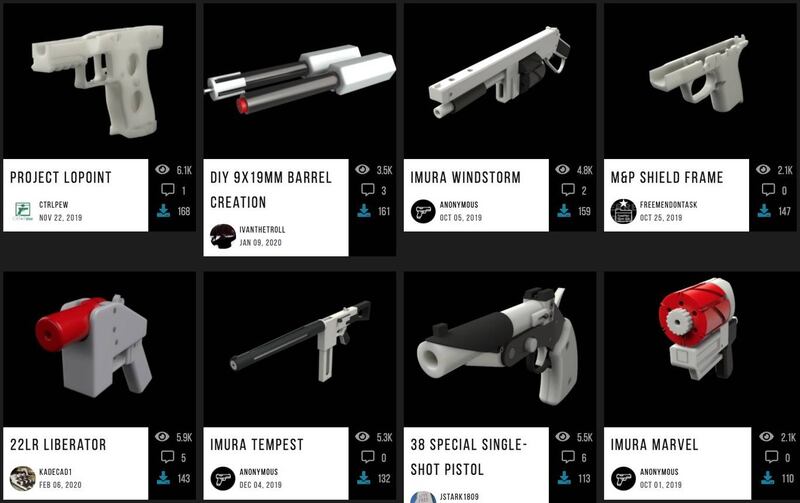The width and height of the screenshot is (800, 503).
Task: Visit the KADECAD1 author profile
Action: point(57,472)
